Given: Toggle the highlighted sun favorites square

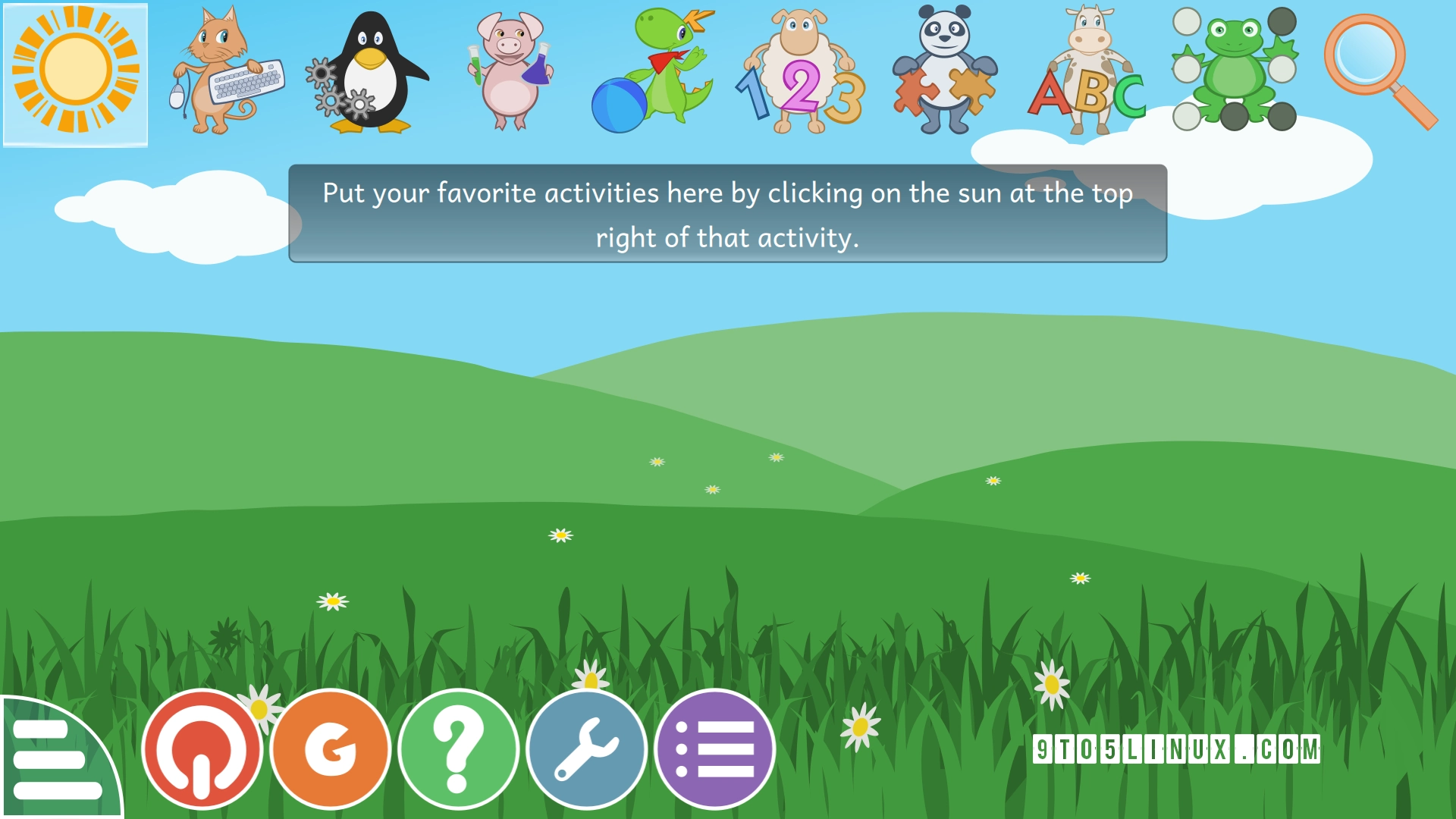Looking at the screenshot, I should click(76, 72).
